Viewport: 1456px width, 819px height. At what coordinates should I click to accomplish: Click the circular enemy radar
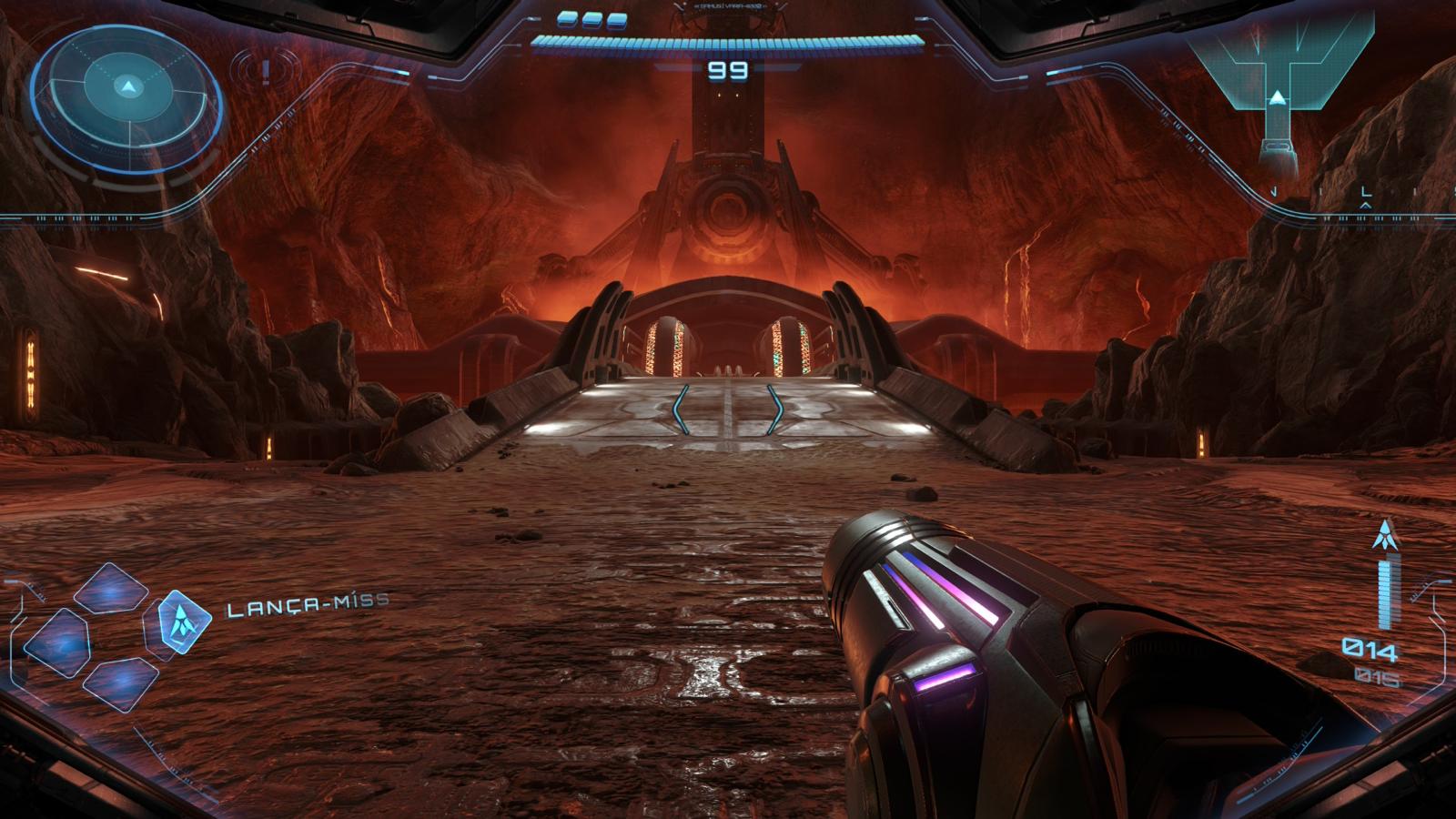tap(127, 89)
